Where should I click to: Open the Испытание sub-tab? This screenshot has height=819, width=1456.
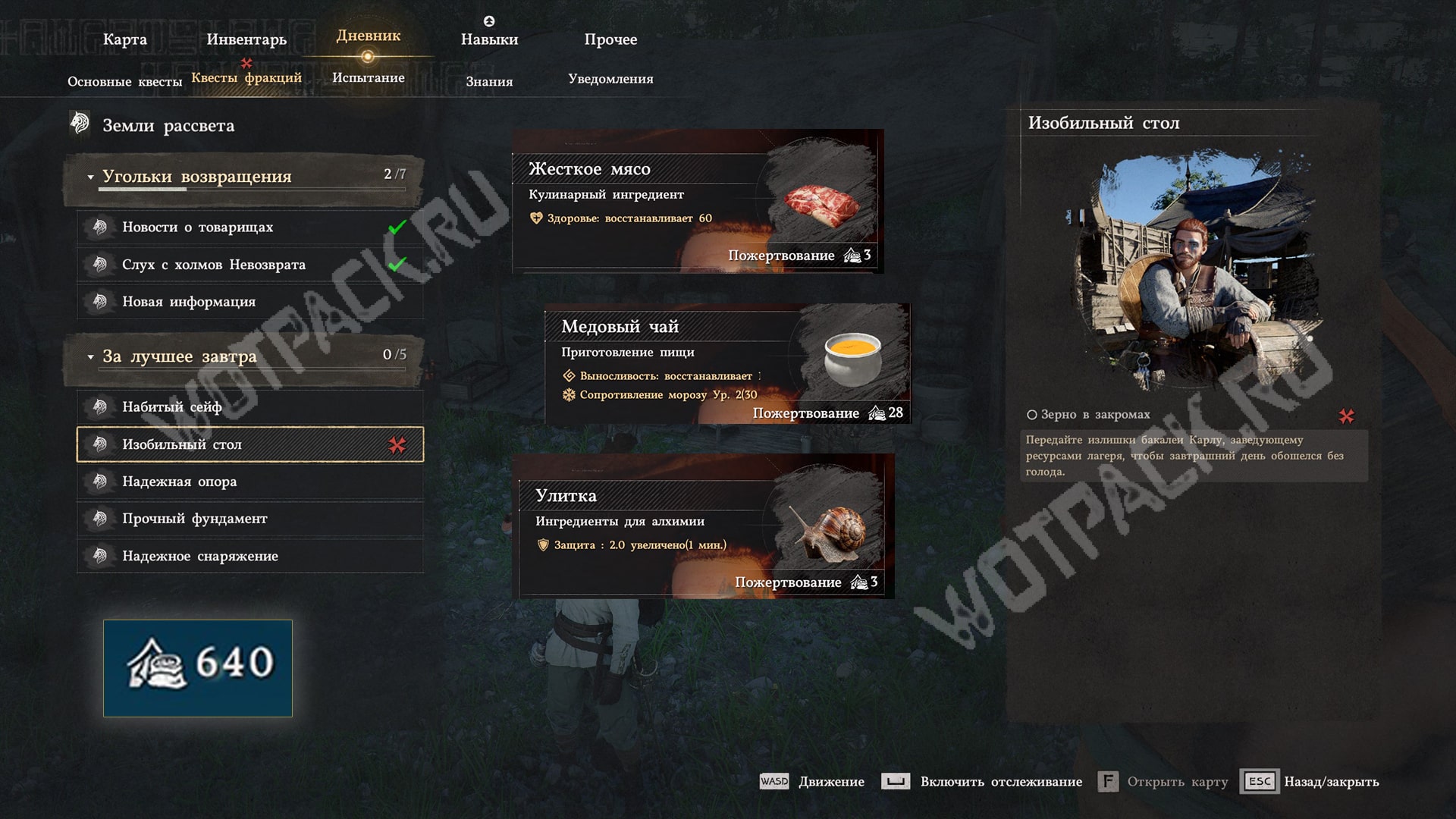click(369, 77)
